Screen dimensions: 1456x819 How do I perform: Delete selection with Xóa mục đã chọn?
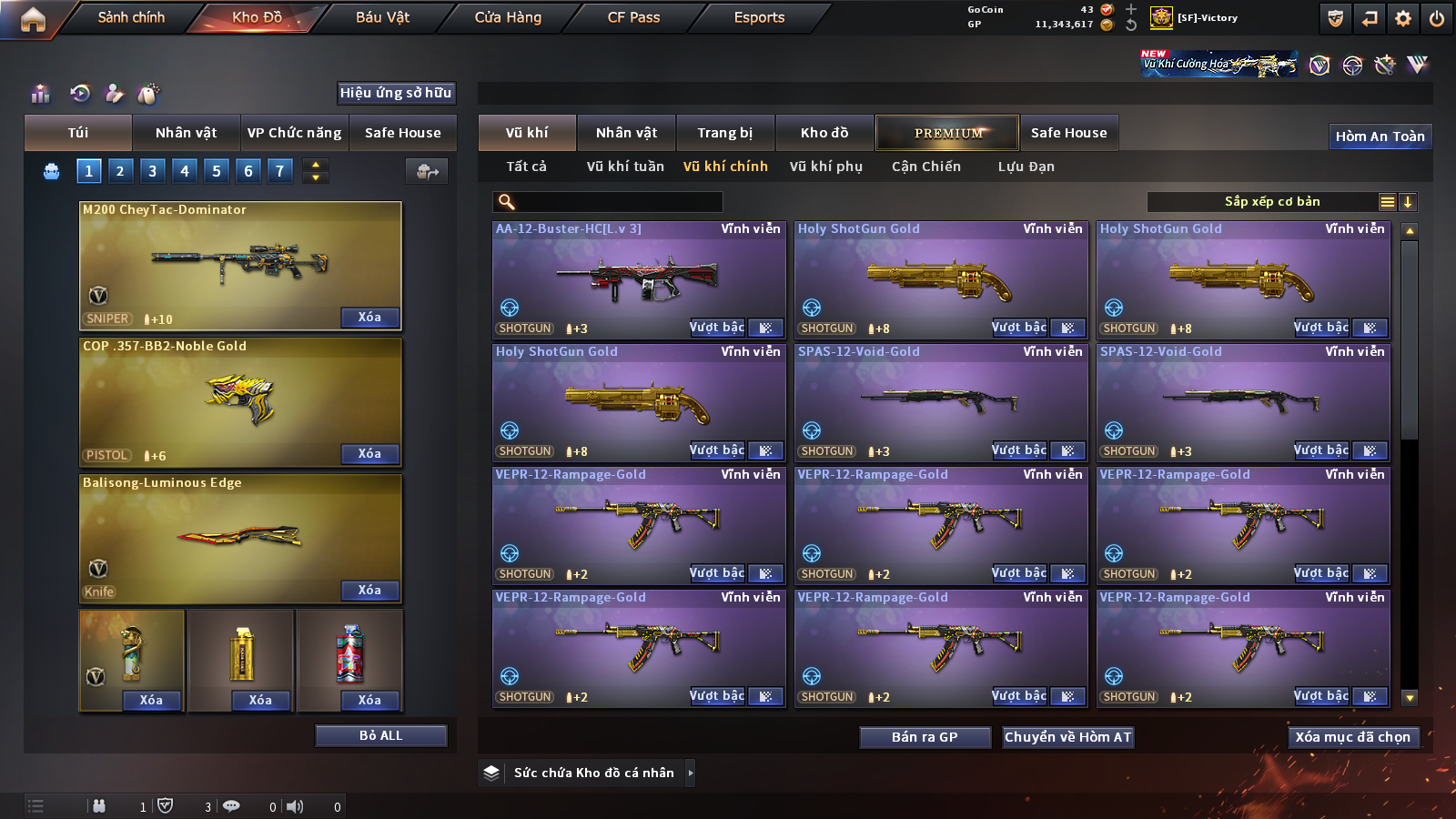point(1352,737)
